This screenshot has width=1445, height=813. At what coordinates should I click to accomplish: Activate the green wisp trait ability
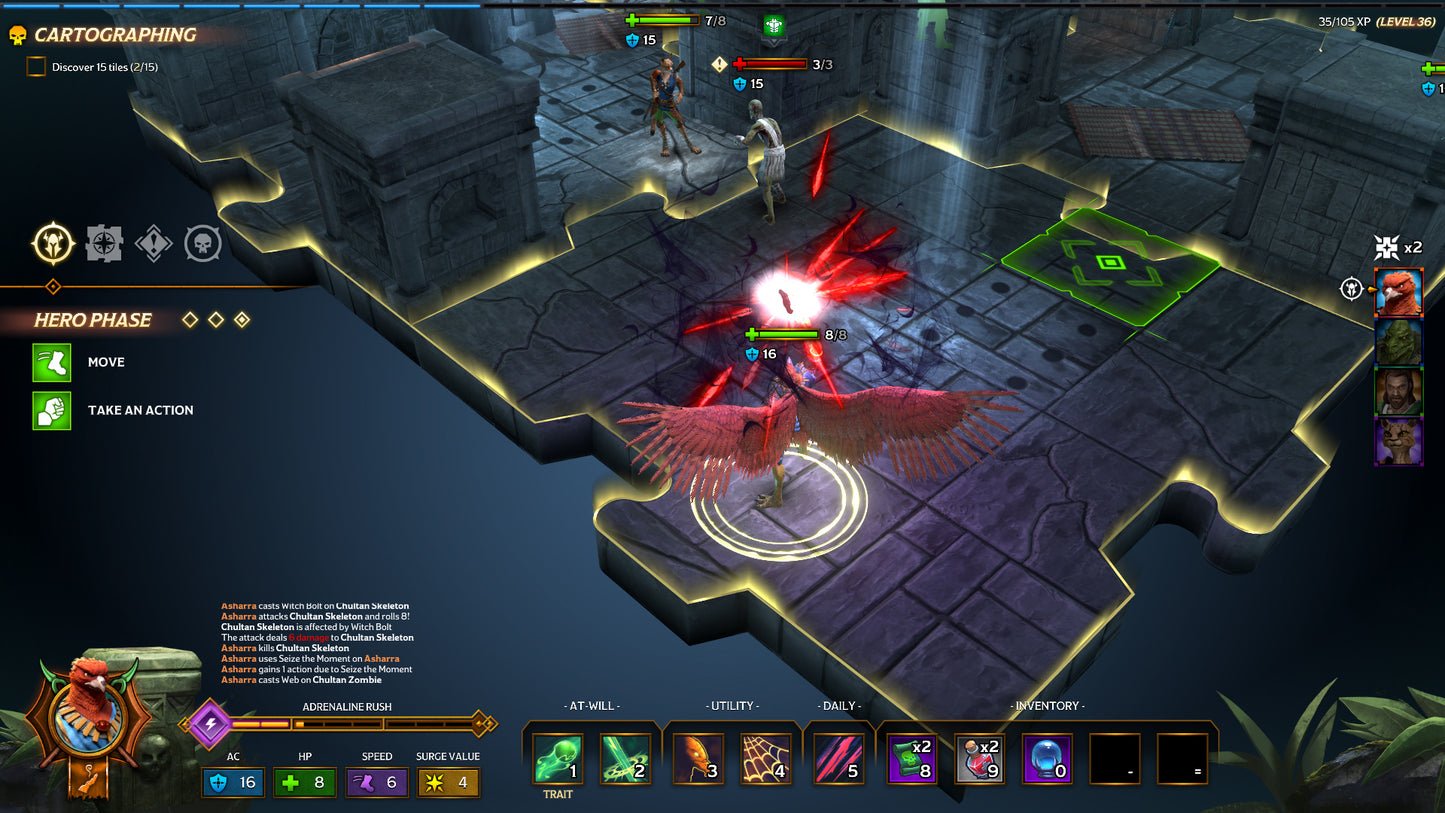pyautogui.click(x=557, y=758)
